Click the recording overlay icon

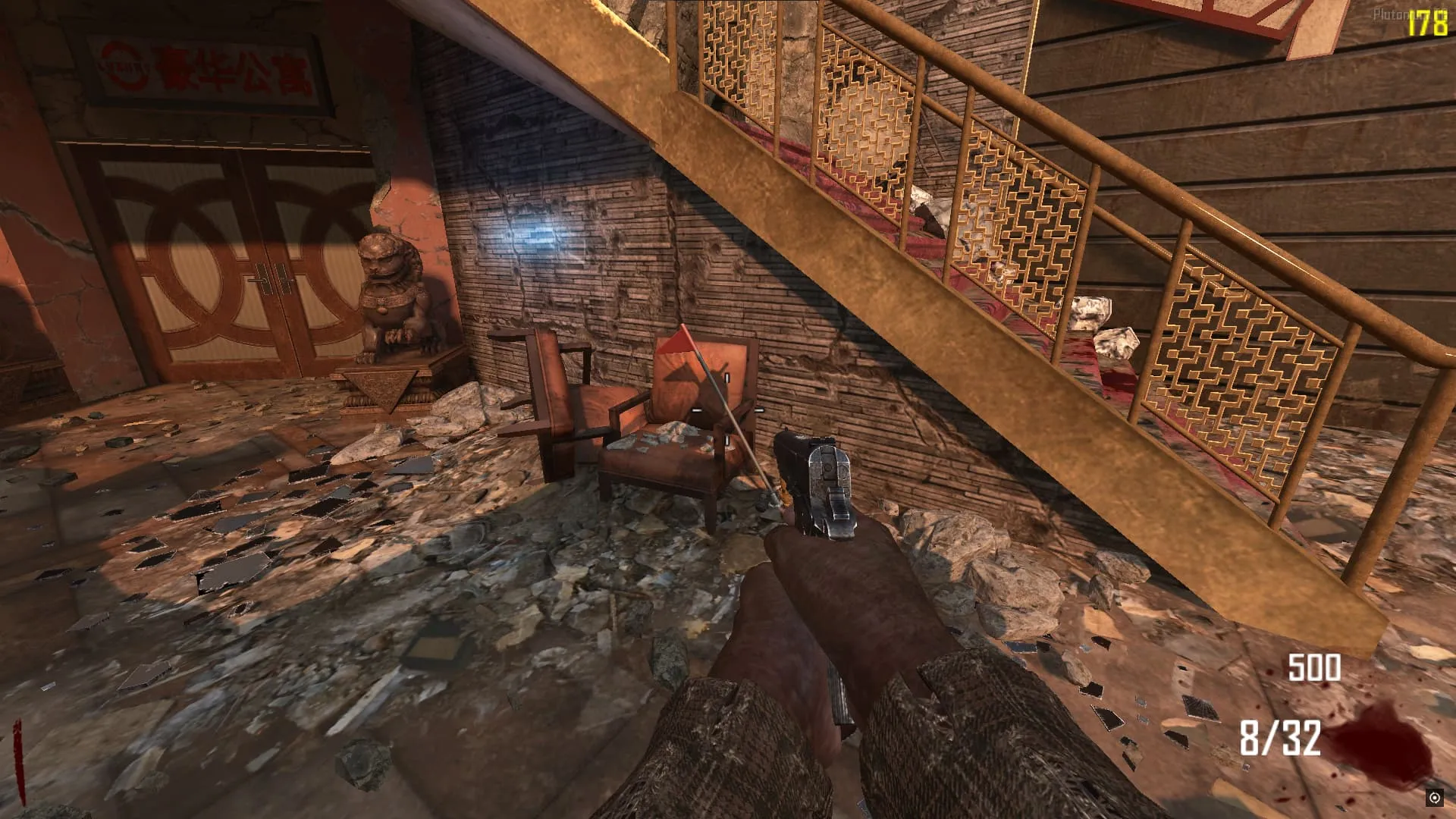(1434, 797)
